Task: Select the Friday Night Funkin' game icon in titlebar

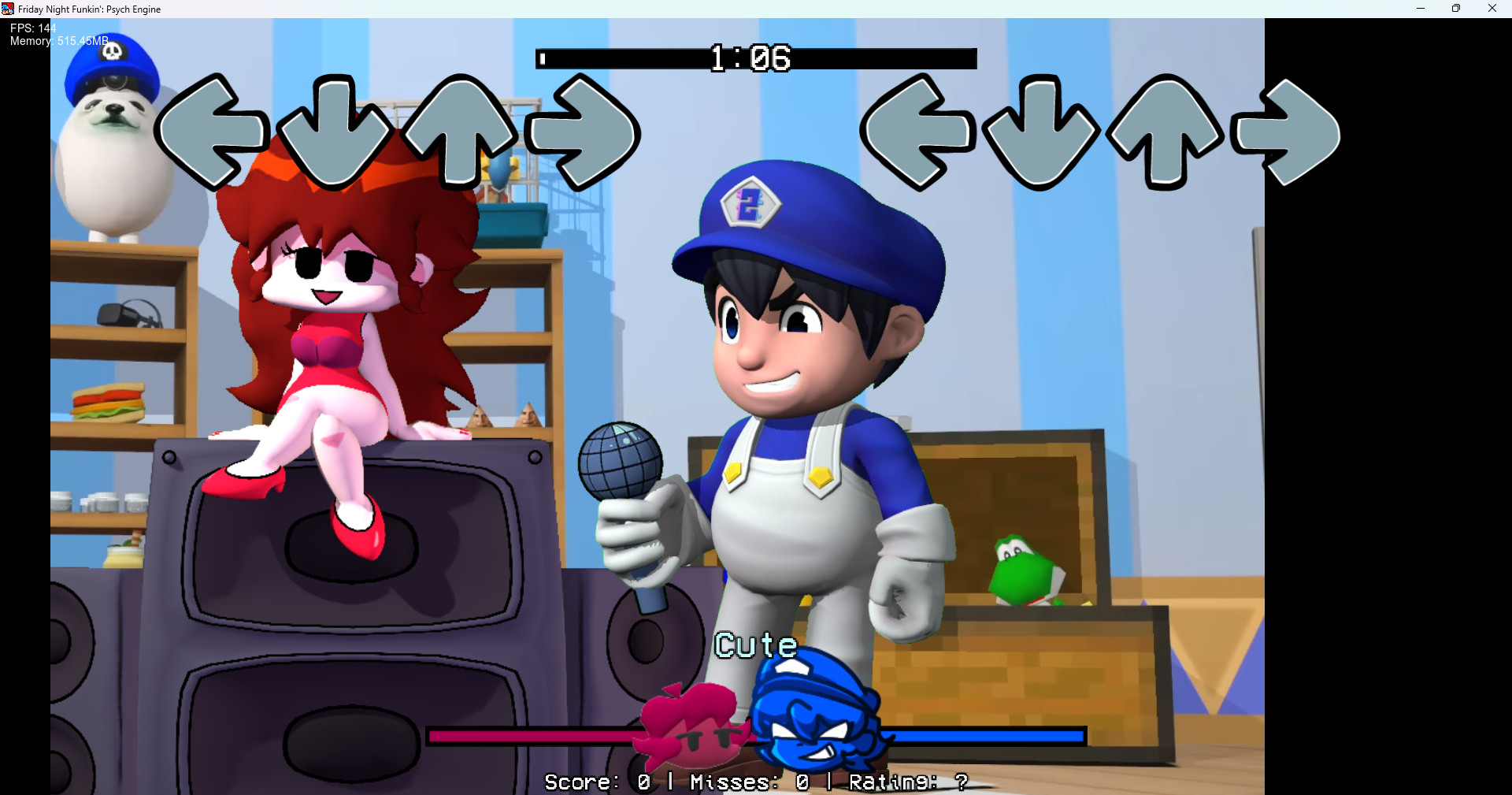Action: coord(6,9)
